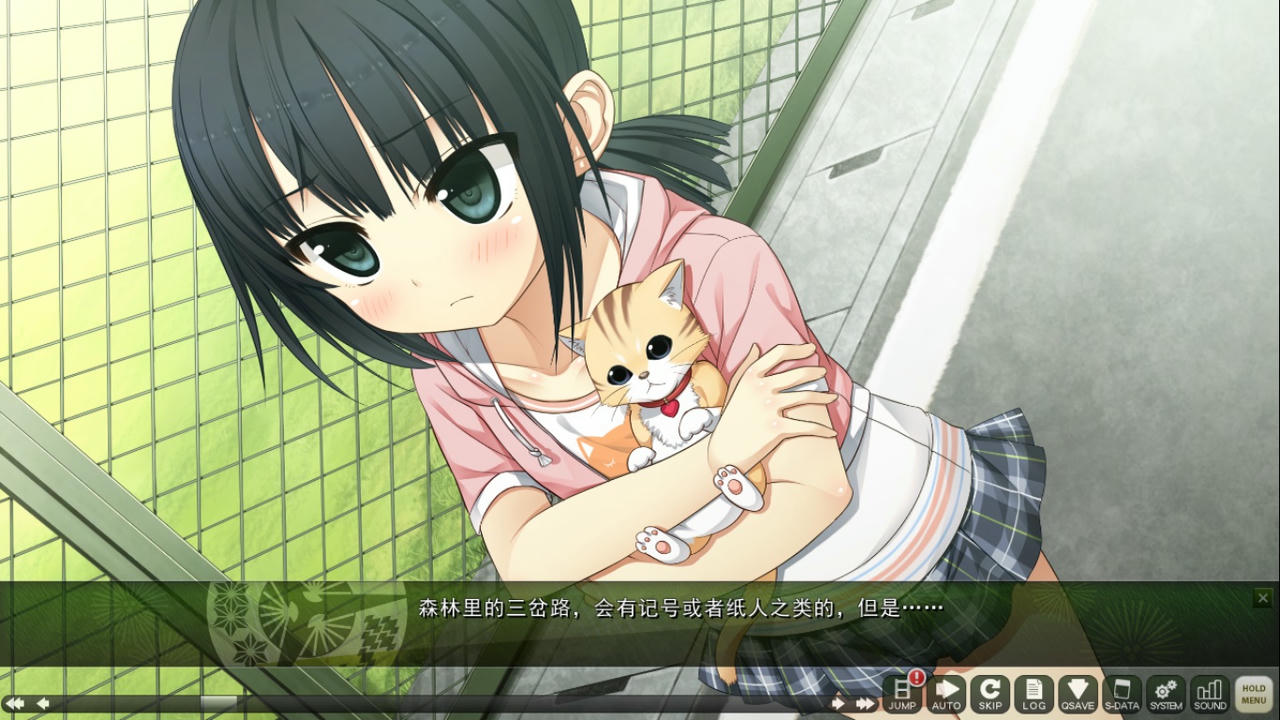The height and width of the screenshot is (720, 1280).
Task: Open SYSTEM settings via the gears icon
Action: pyautogui.click(x=1164, y=692)
